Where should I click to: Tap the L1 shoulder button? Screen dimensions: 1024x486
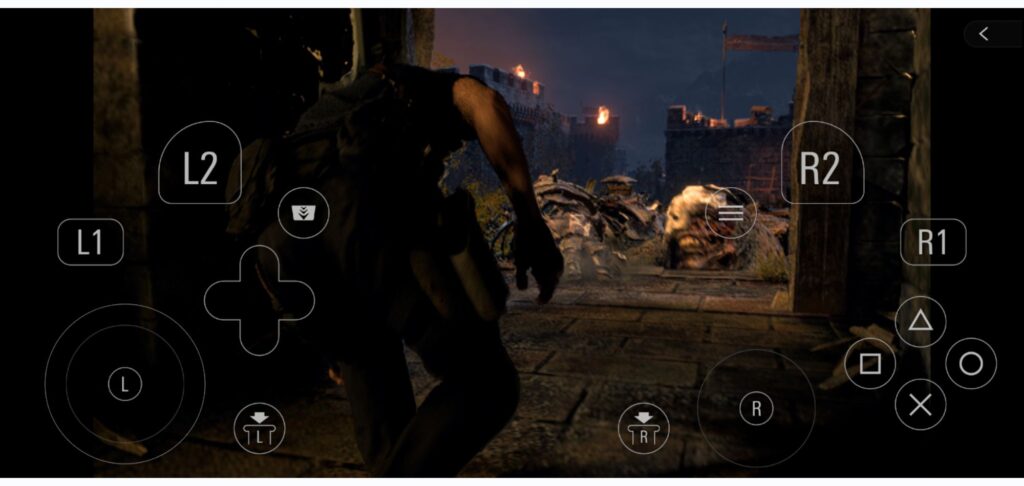click(91, 242)
